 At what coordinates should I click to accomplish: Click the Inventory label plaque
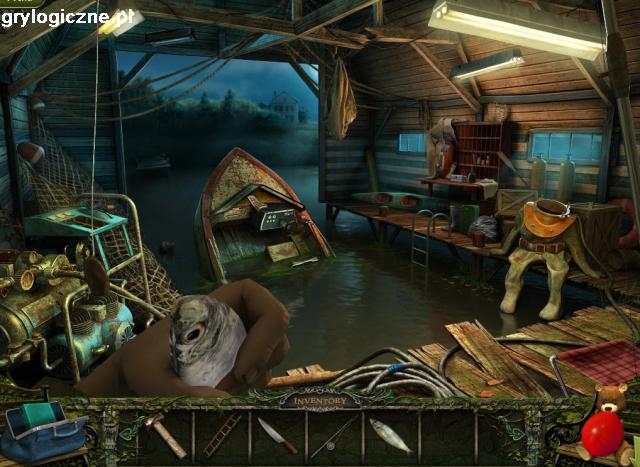click(x=320, y=401)
